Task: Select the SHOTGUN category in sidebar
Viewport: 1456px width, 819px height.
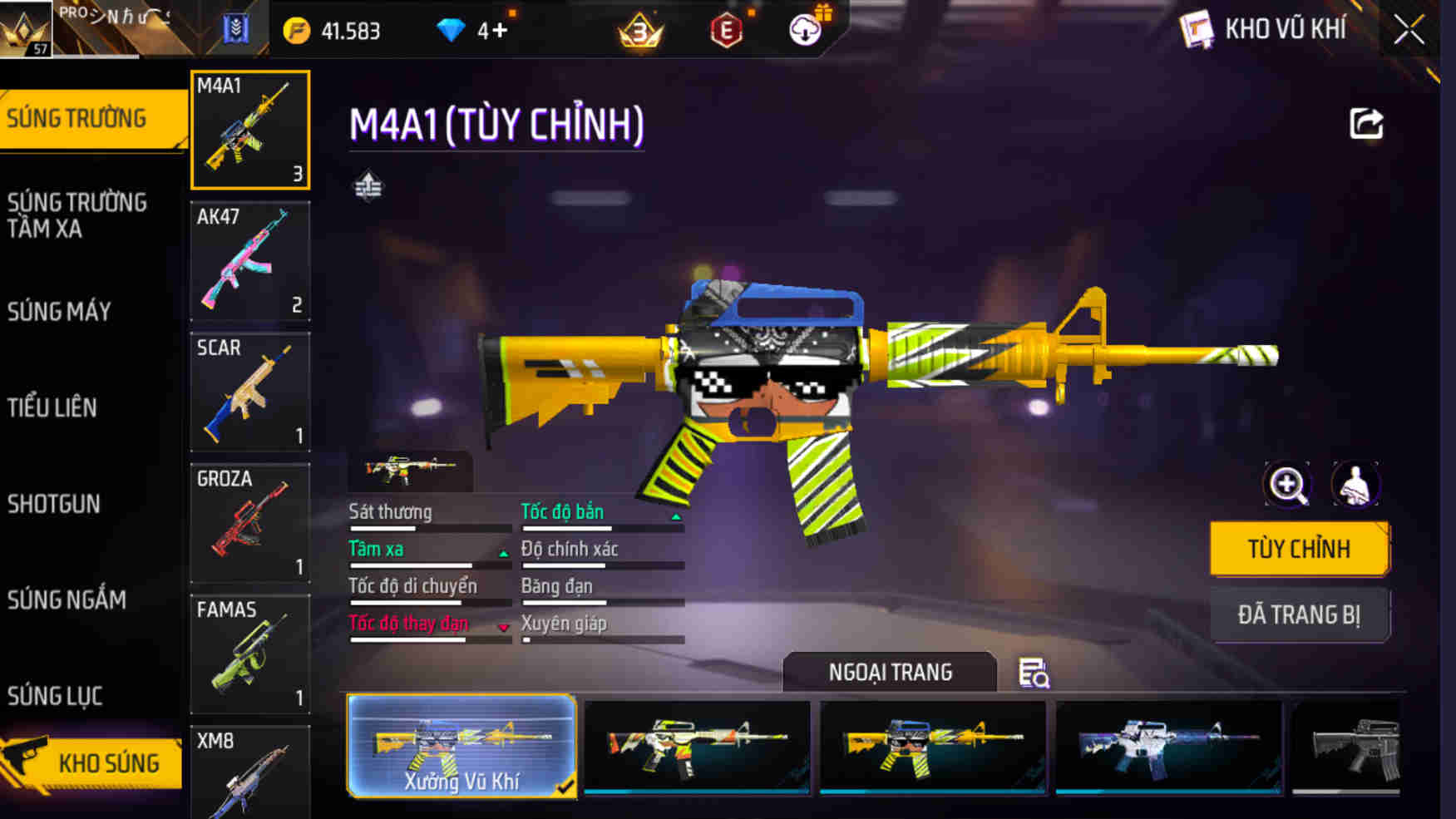Action: [55, 504]
